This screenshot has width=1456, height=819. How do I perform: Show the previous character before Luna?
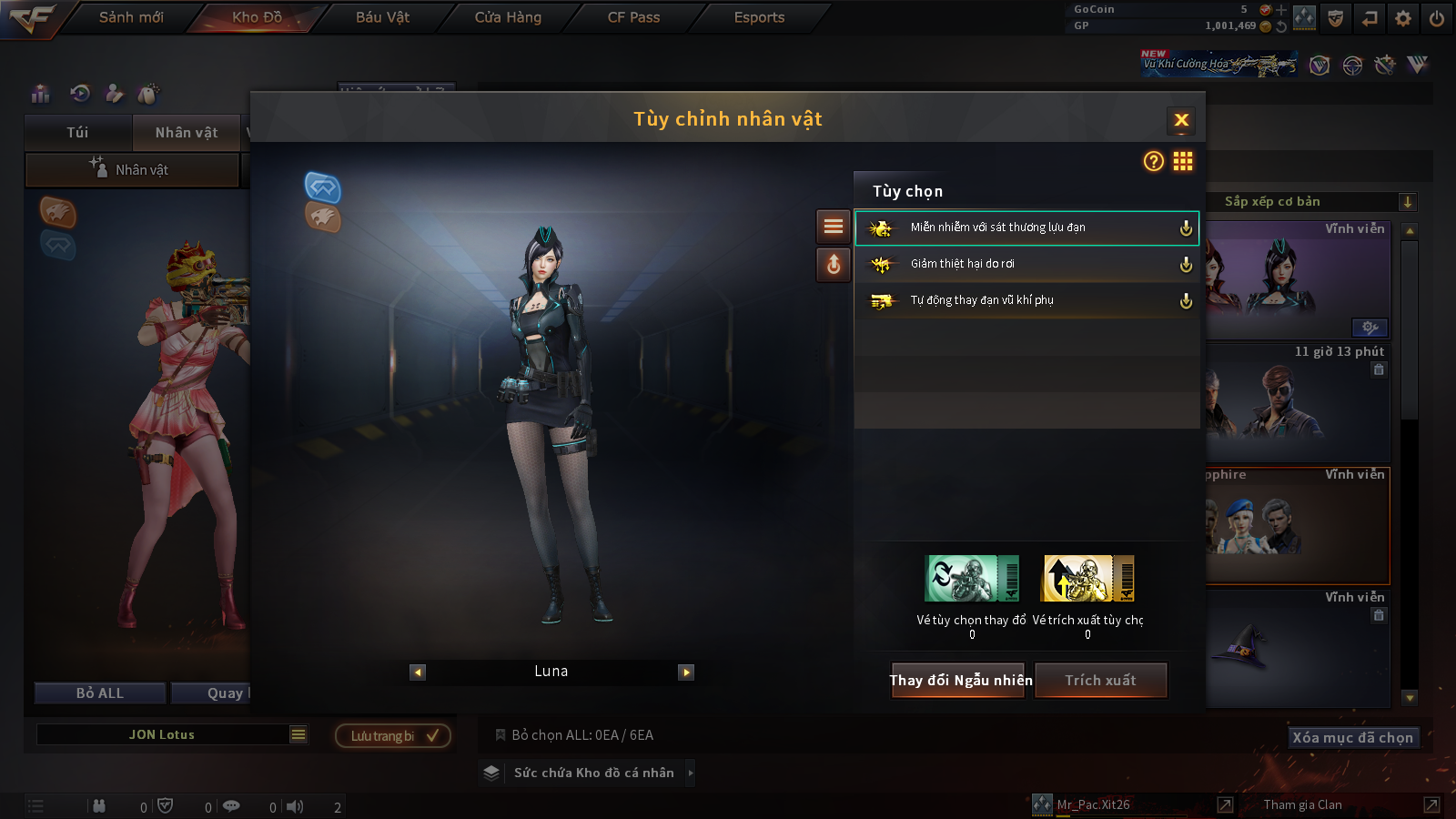point(418,672)
